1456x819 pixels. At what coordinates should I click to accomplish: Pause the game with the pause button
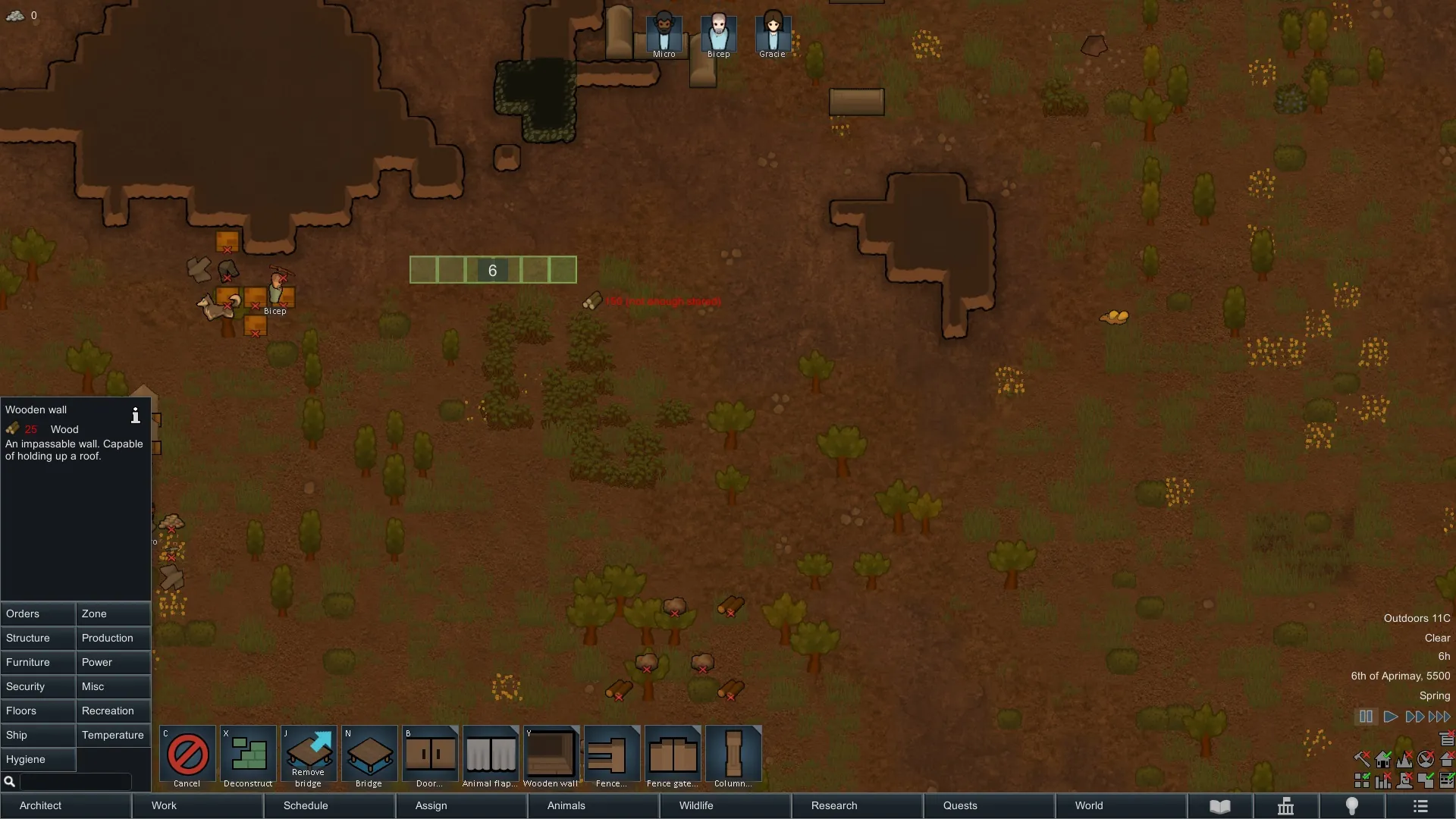click(x=1366, y=717)
